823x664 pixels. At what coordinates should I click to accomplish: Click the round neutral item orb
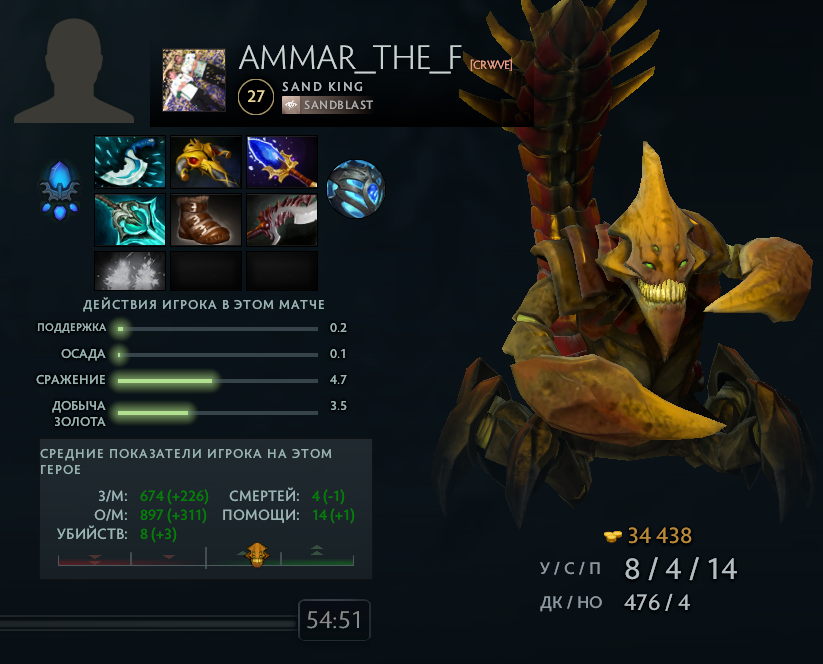pos(355,188)
